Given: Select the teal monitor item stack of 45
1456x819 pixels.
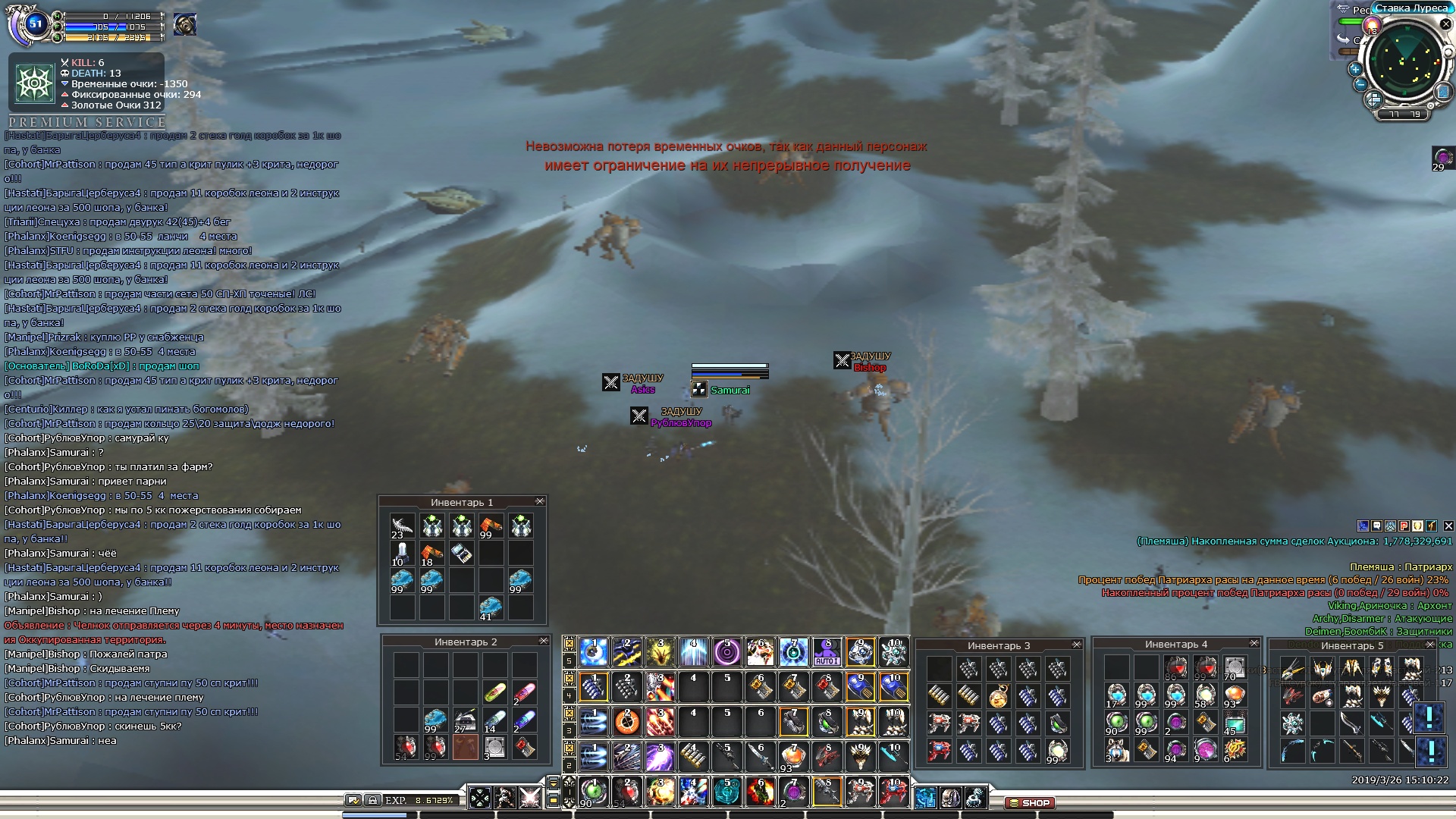Looking at the screenshot, I should tap(1235, 723).
